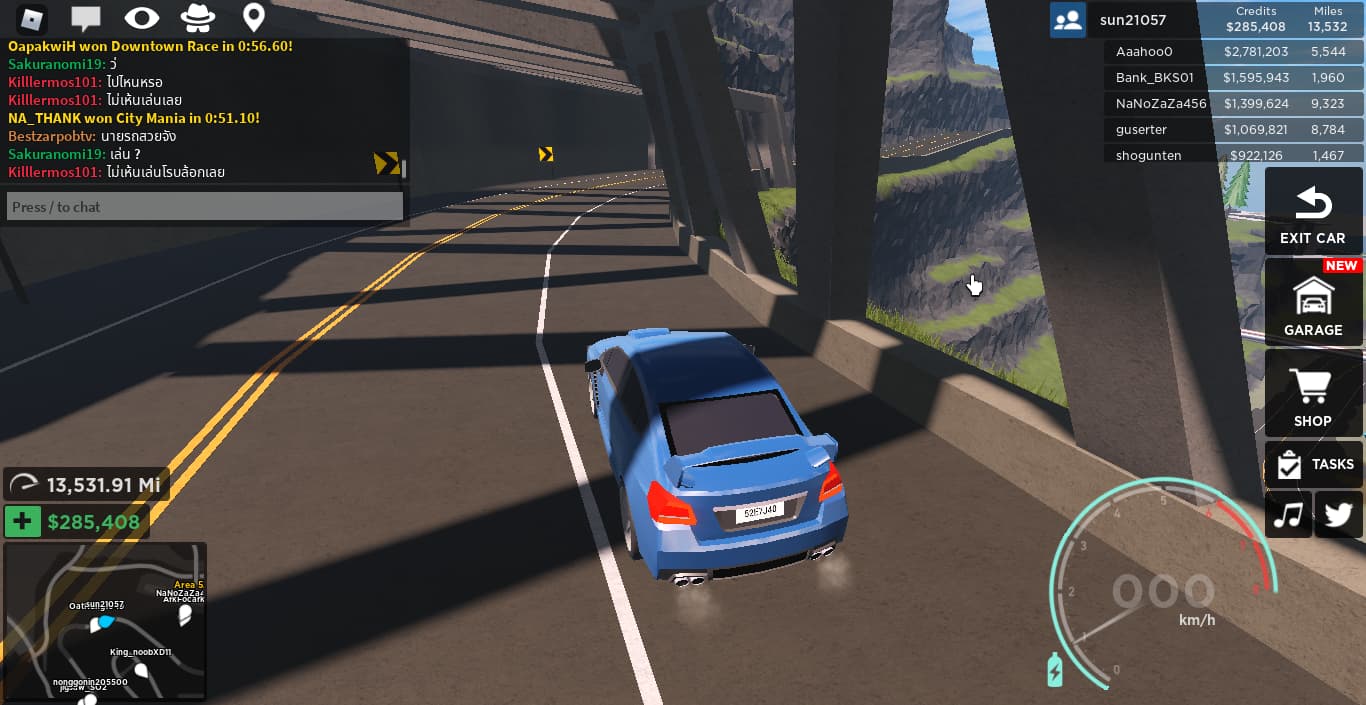Open the Roblox menu logo button
This screenshot has width=1366, height=705.
pos(35,18)
